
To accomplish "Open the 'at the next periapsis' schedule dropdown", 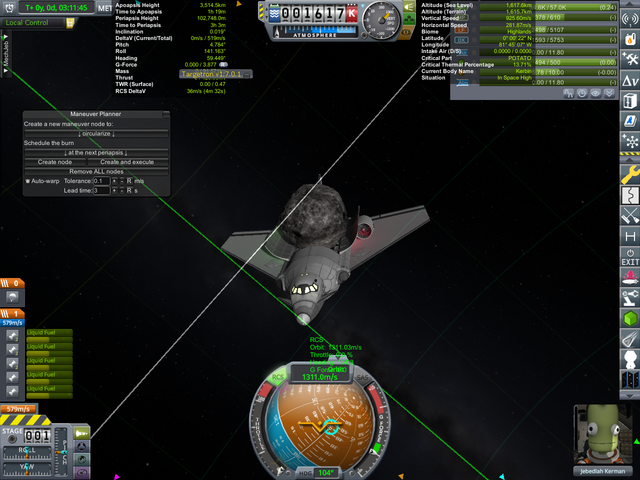I will [97, 152].
